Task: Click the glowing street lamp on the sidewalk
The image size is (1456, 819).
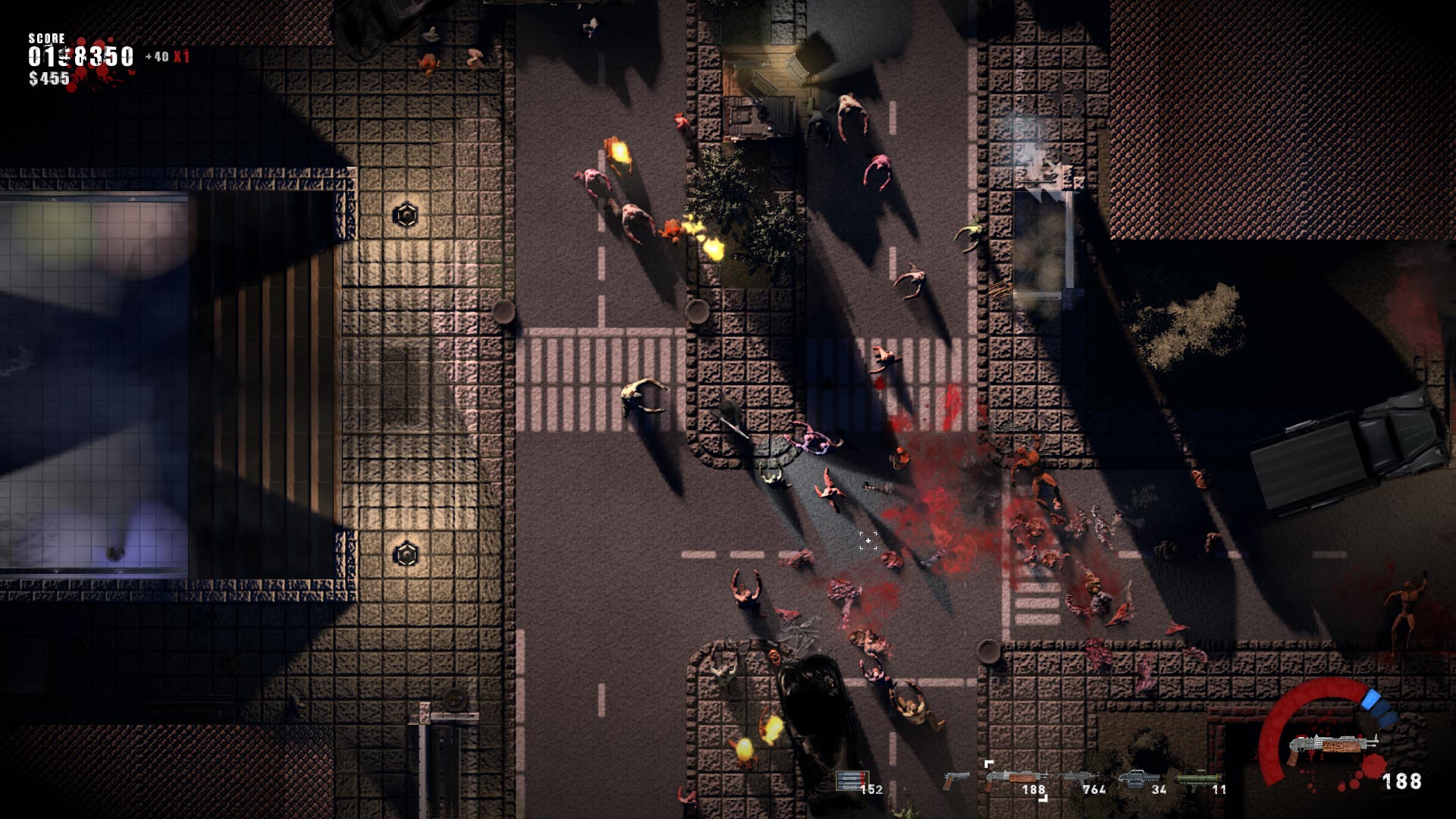Action: (406, 214)
